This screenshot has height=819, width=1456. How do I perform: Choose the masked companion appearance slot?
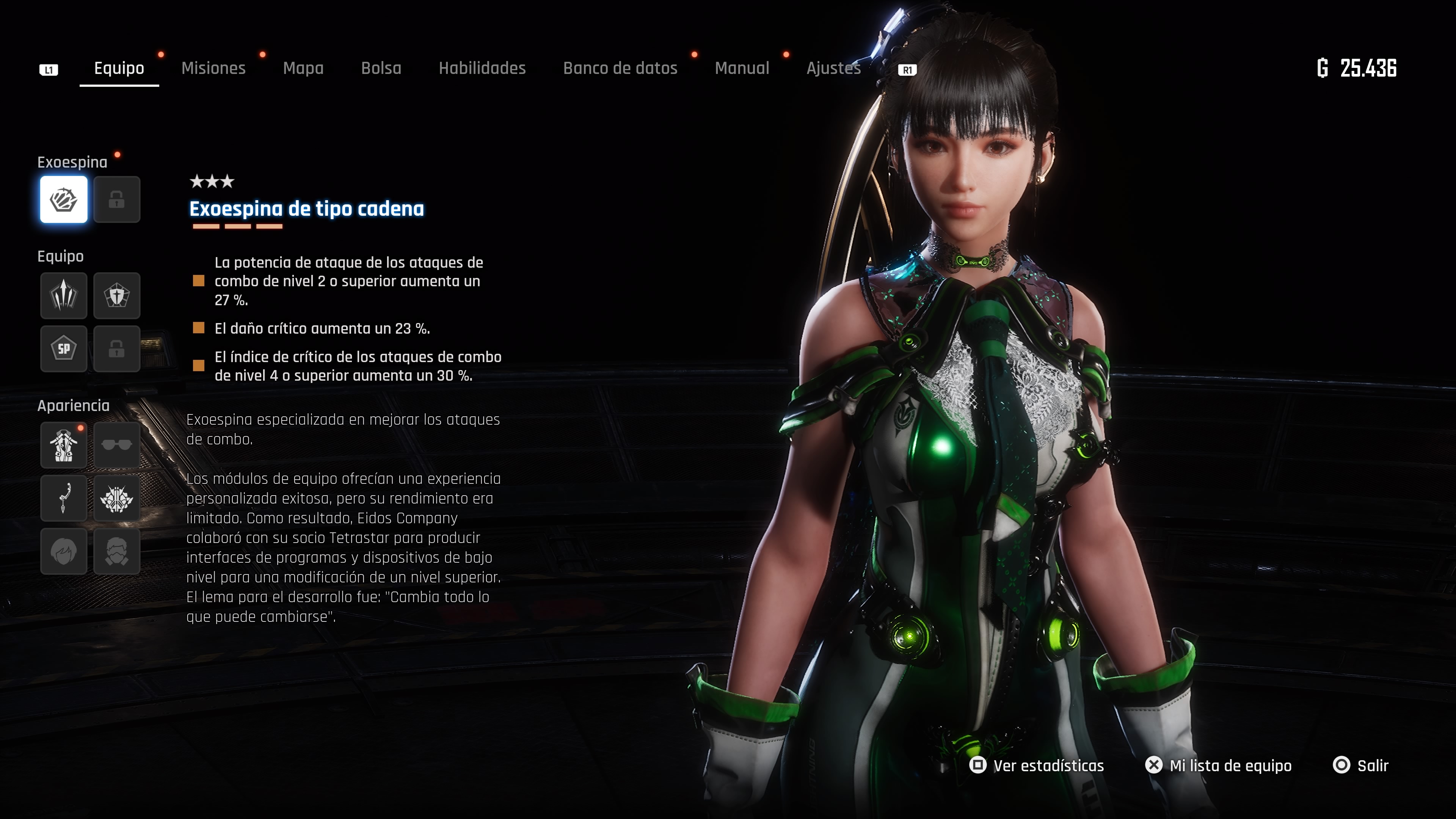(117, 552)
